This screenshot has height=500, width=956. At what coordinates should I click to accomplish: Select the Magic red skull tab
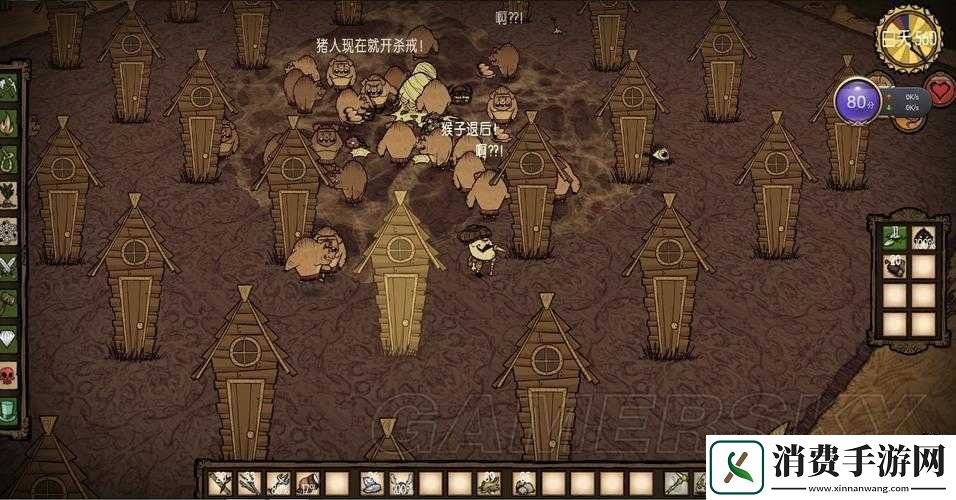[x=8, y=374]
